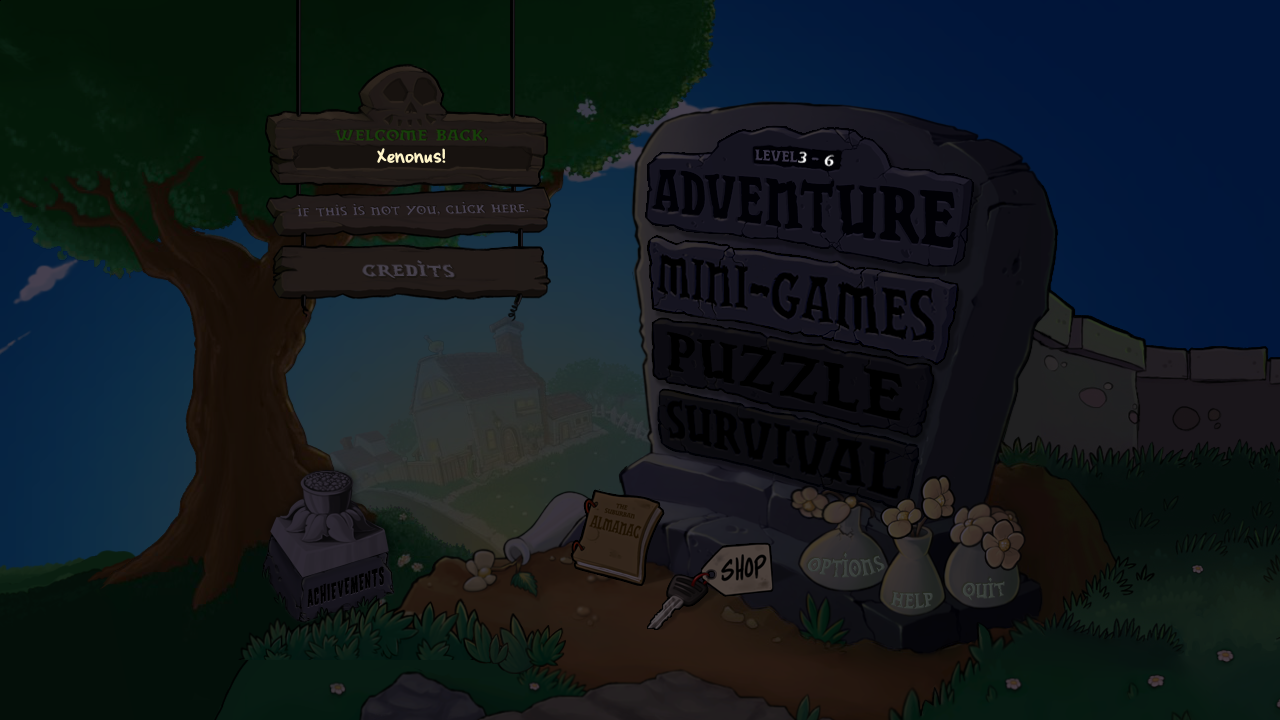This screenshot has width=1280, height=720.
Task: Click the Welcome Back wooden sign
Action: pyautogui.click(x=410, y=135)
